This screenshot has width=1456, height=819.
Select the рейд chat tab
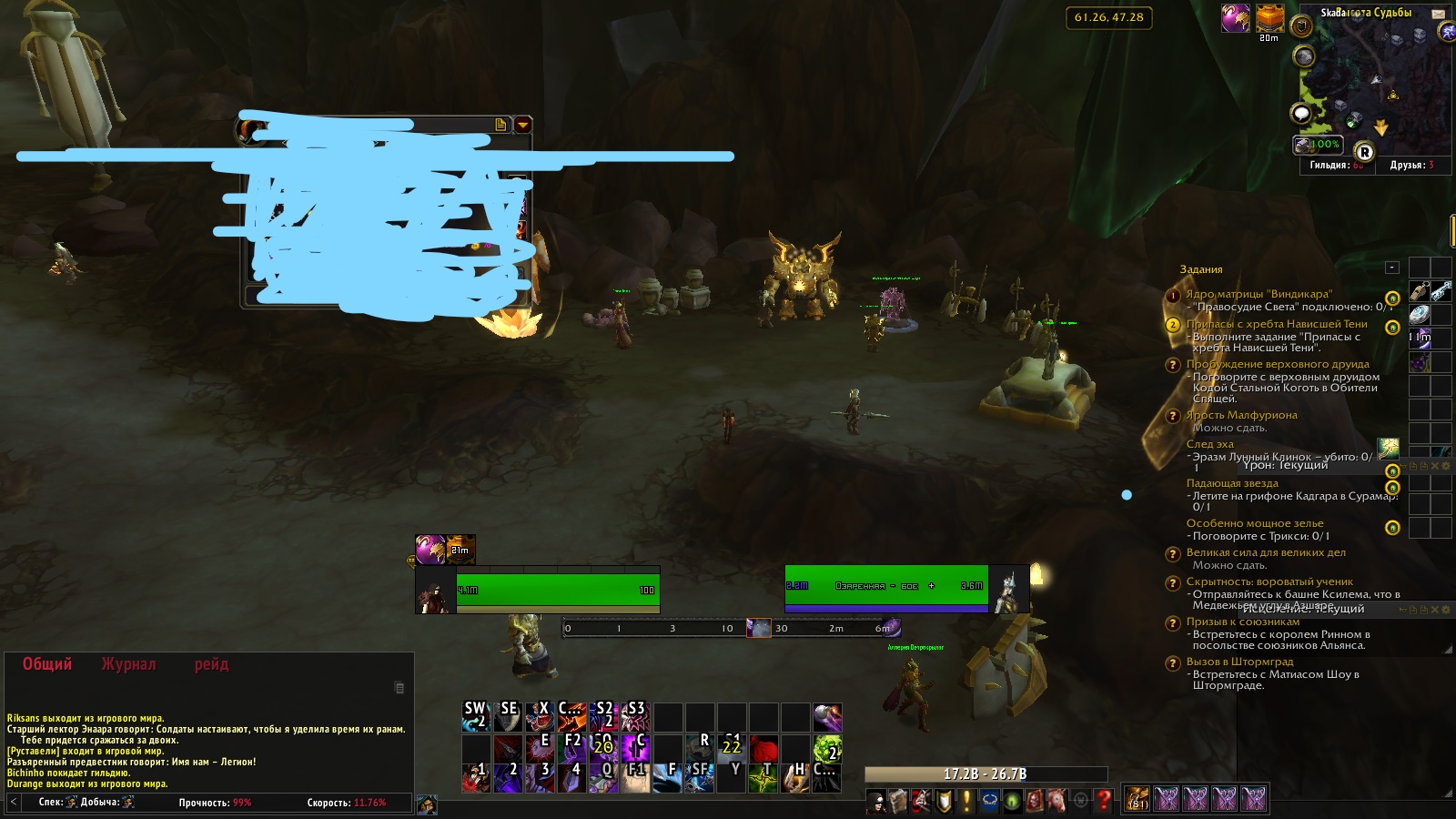click(211, 664)
